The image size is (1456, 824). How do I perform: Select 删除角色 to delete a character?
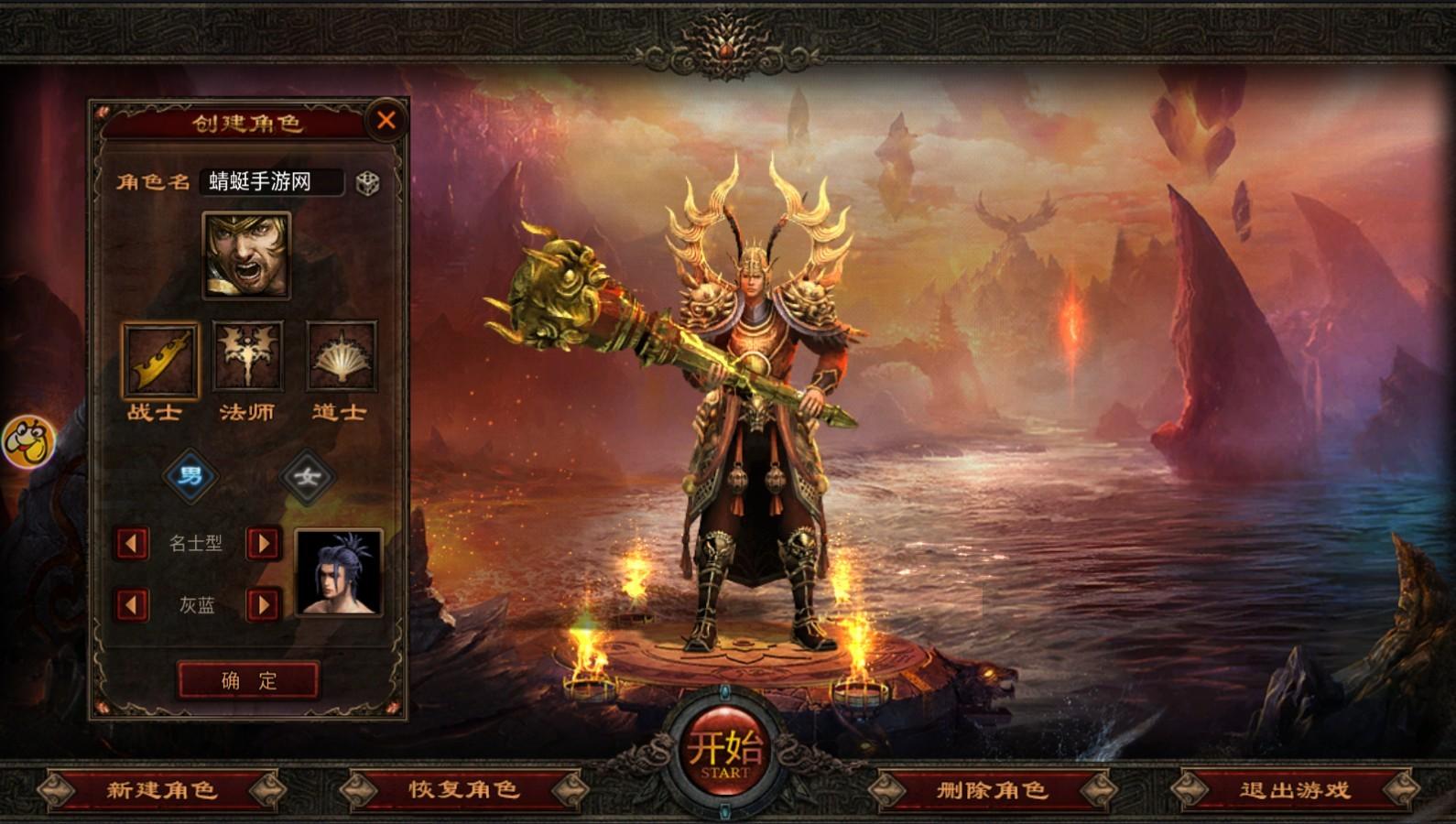pos(991,789)
